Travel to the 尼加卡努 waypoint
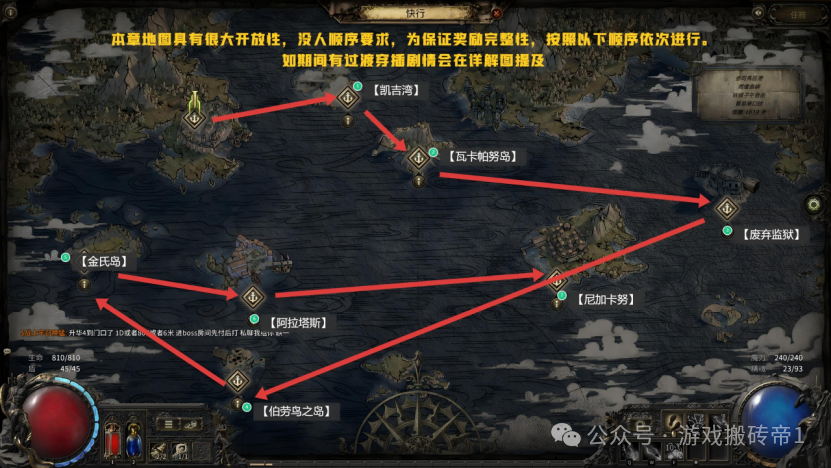The image size is (831, 468). [x=555, y=277]
